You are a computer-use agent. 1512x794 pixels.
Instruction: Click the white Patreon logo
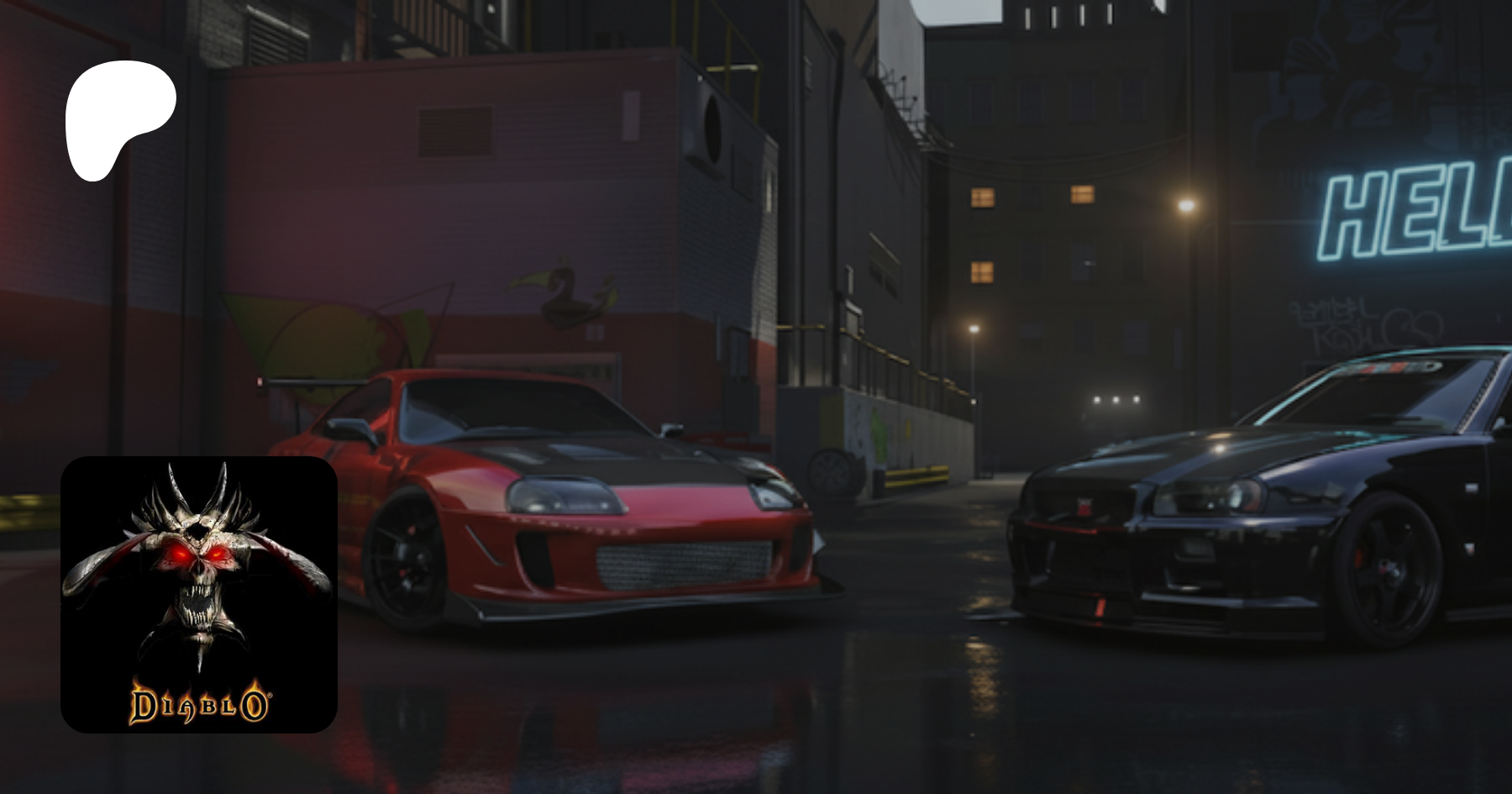point(119,118)
